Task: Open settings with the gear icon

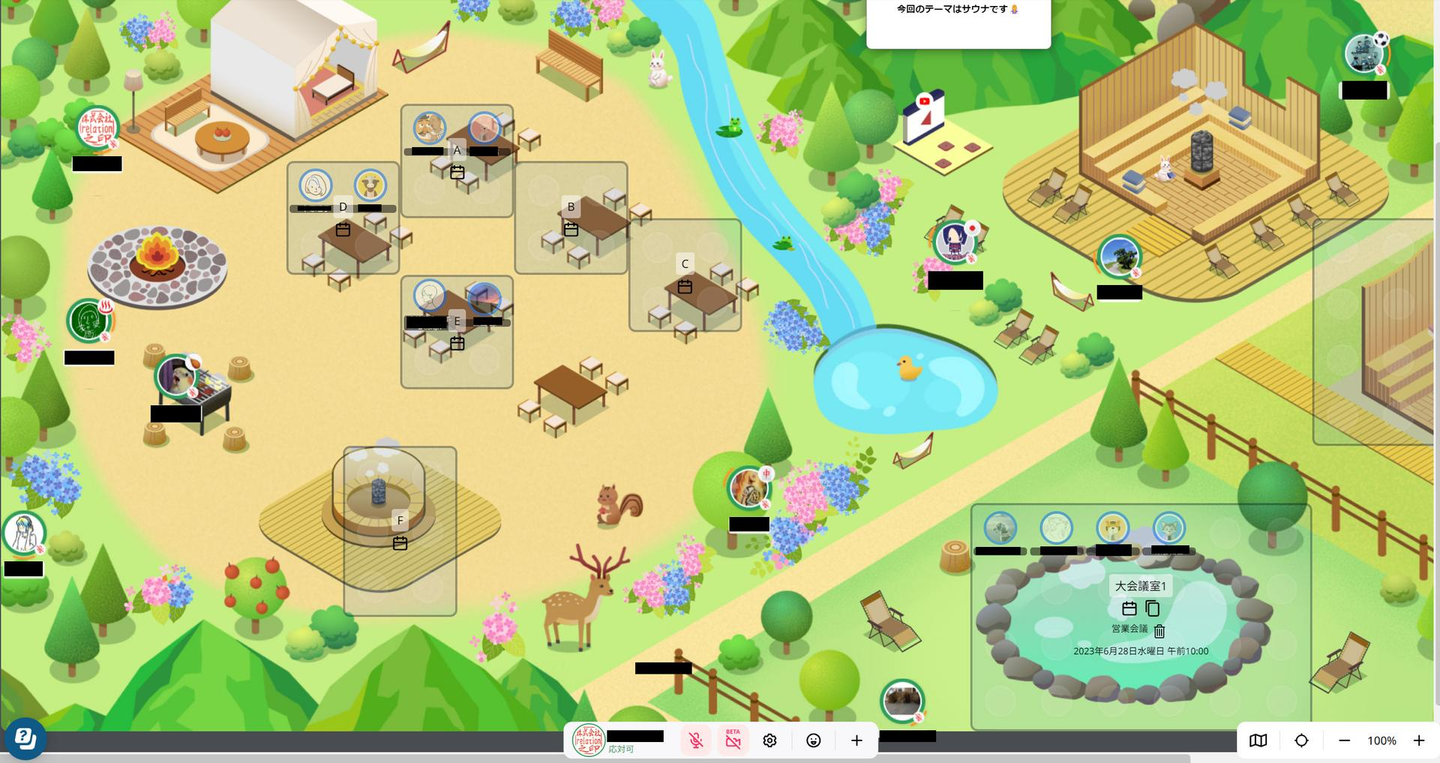Action: 770,741
